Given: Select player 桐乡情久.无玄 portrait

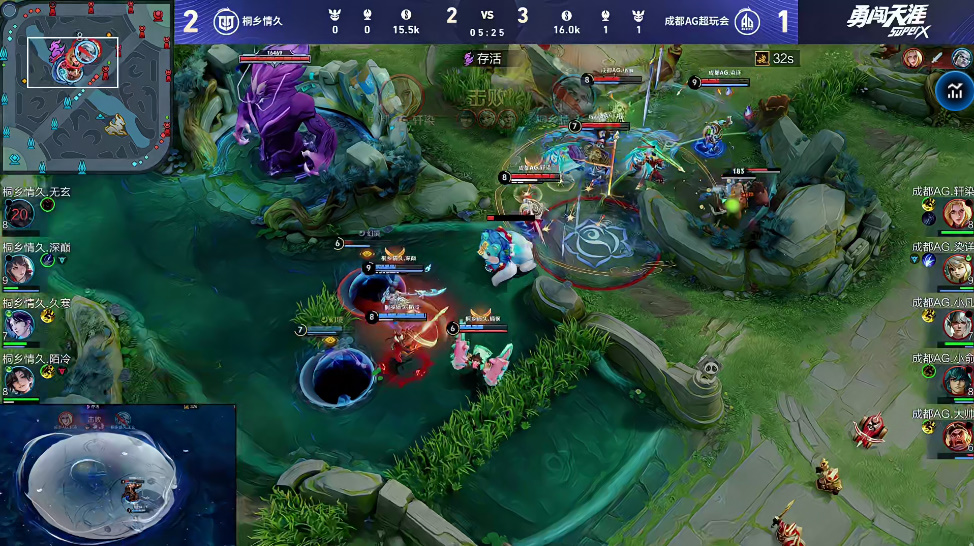Looking at the screenshot, I should pos(19,213).
